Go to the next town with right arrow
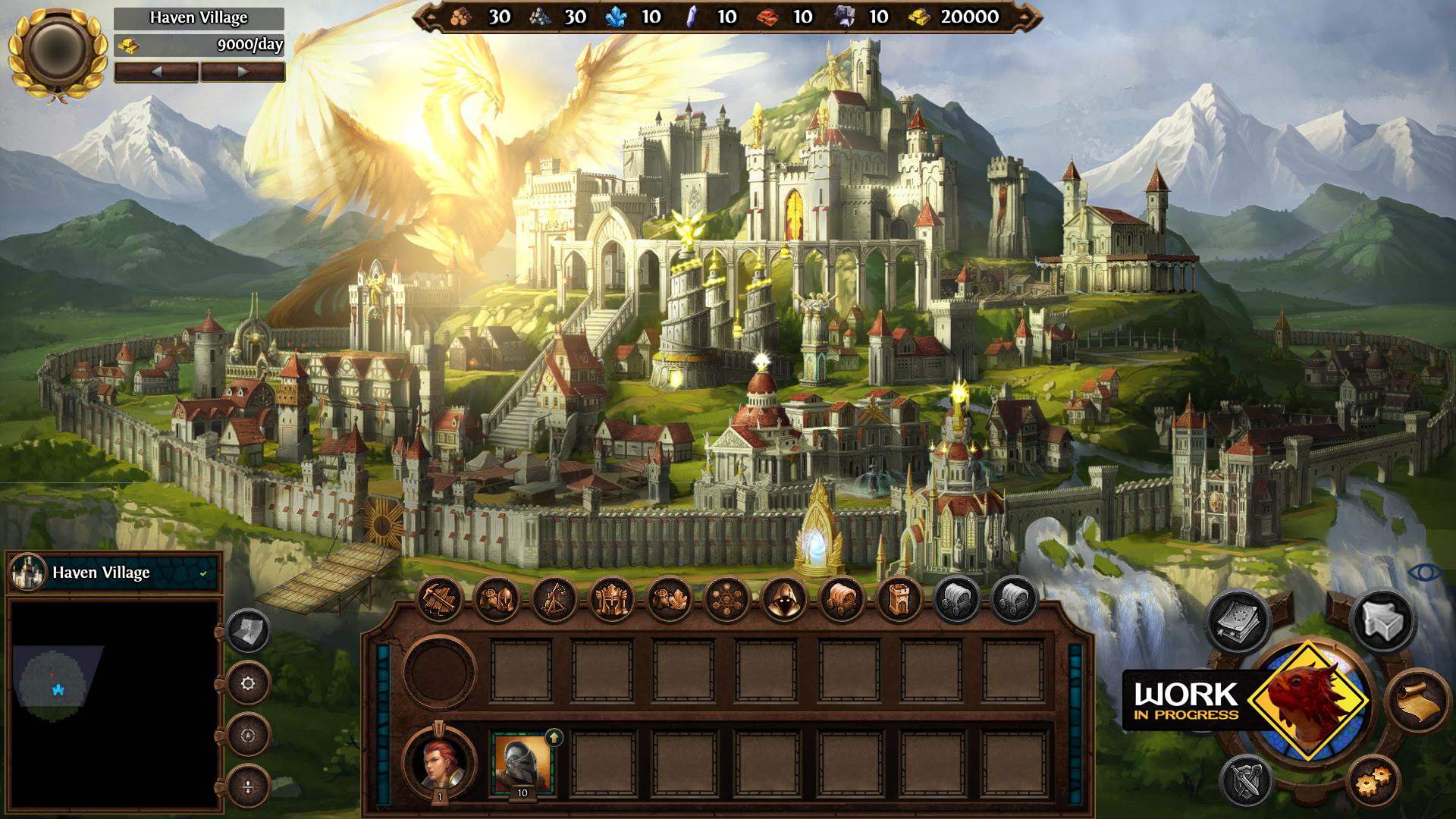The width and height of the screenshot is (1456, 819). 243,72
